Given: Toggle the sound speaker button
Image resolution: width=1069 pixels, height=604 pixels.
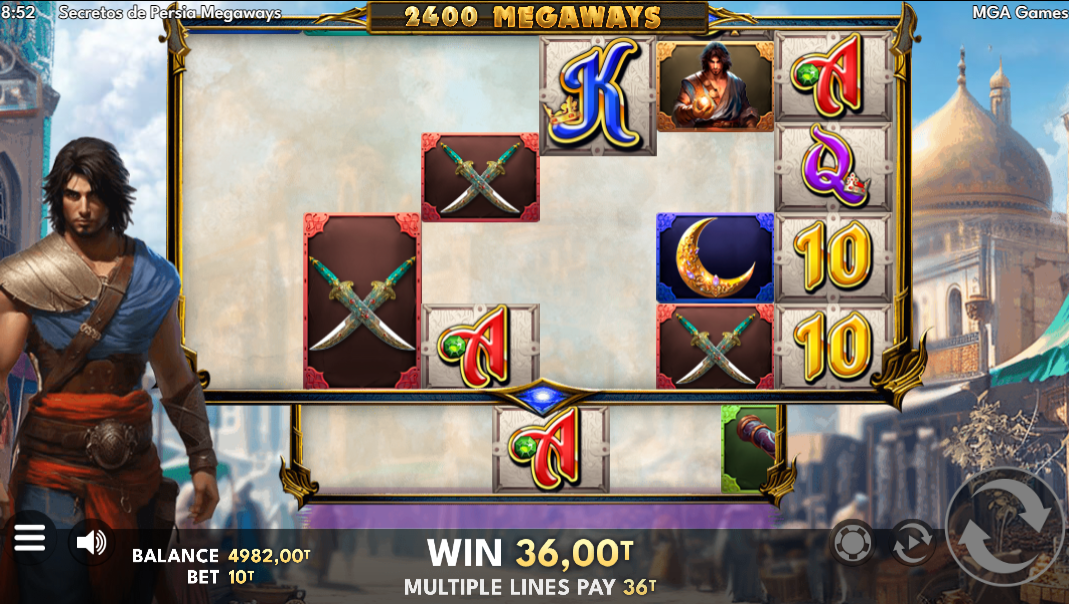Looking at the screenshot, I should tap(91, 542).
